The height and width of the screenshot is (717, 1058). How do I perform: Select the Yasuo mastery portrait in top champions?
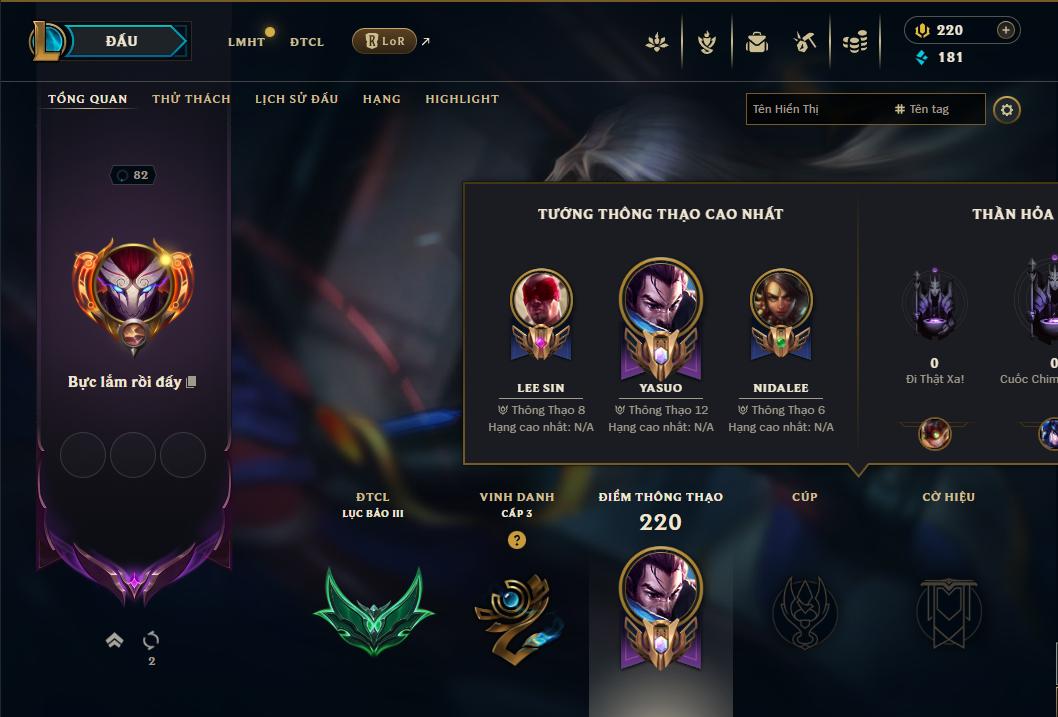[x=660, y=298]
